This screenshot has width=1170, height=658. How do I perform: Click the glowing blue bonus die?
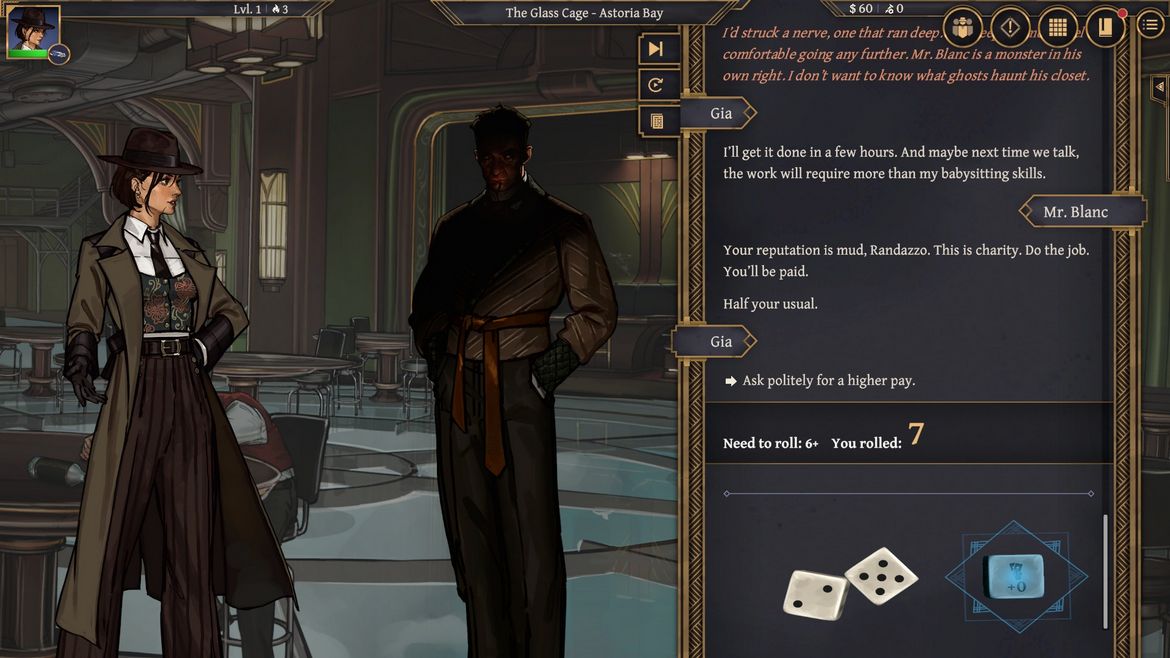pos(1015,575)
